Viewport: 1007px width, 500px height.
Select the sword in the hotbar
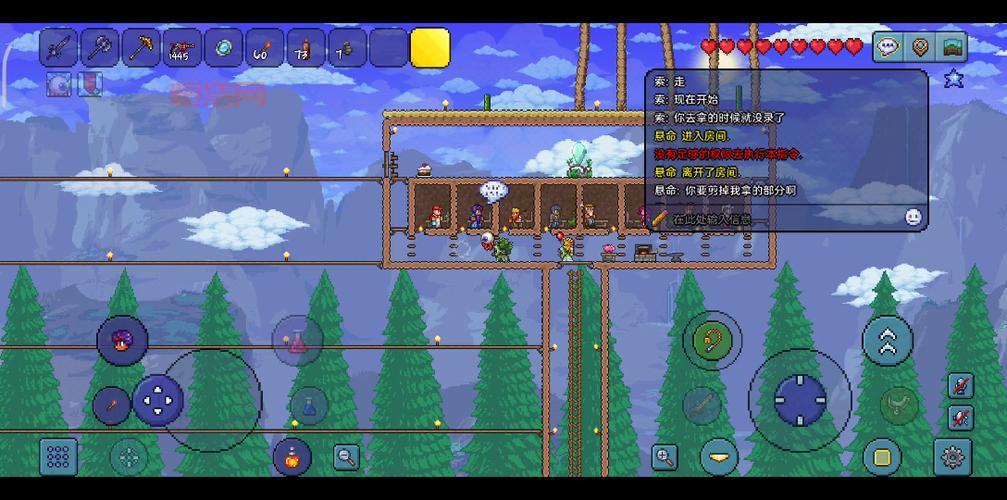coord(59,48)
